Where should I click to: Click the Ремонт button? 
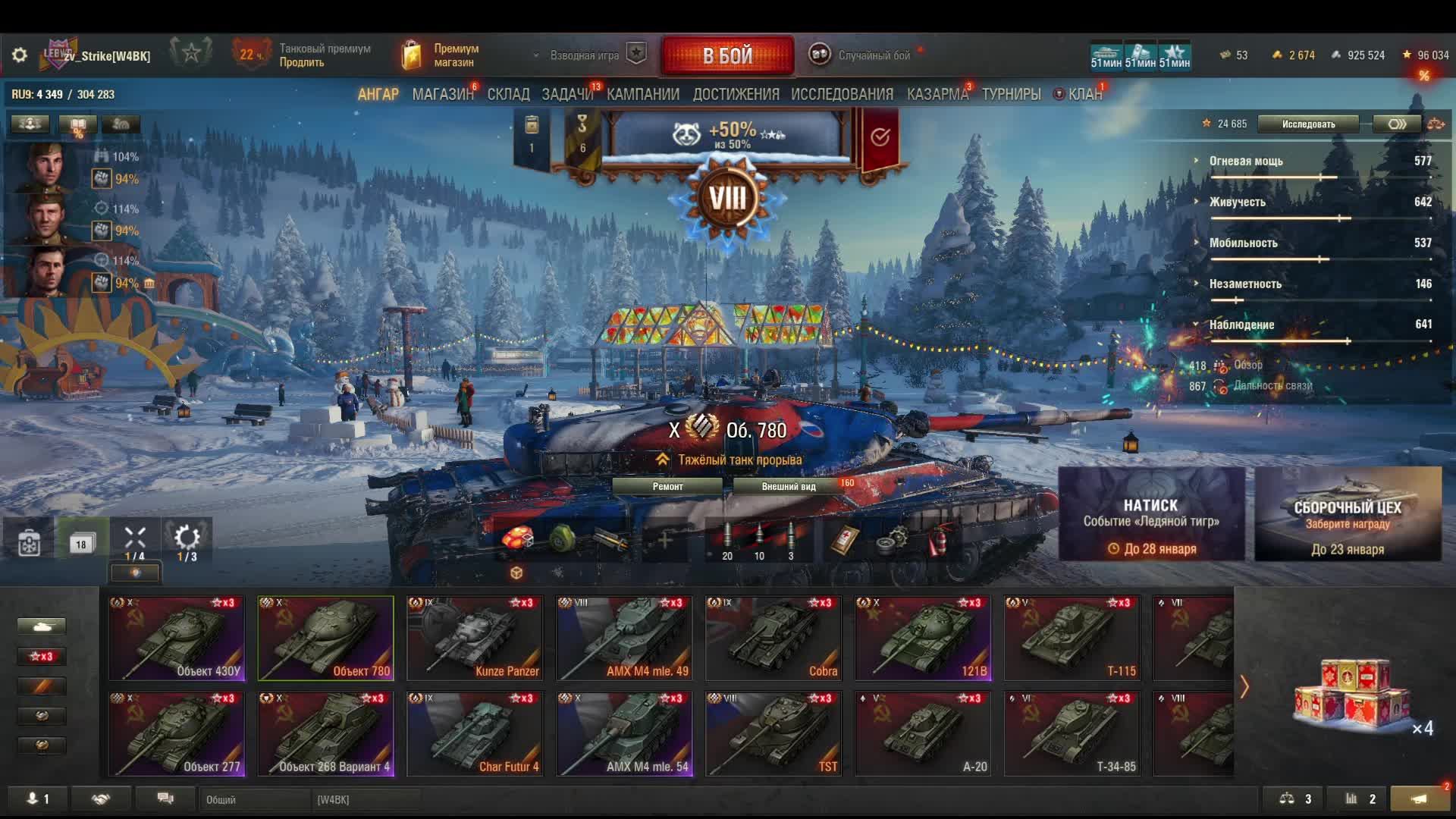pyautogui.click(x=667, y=487)
